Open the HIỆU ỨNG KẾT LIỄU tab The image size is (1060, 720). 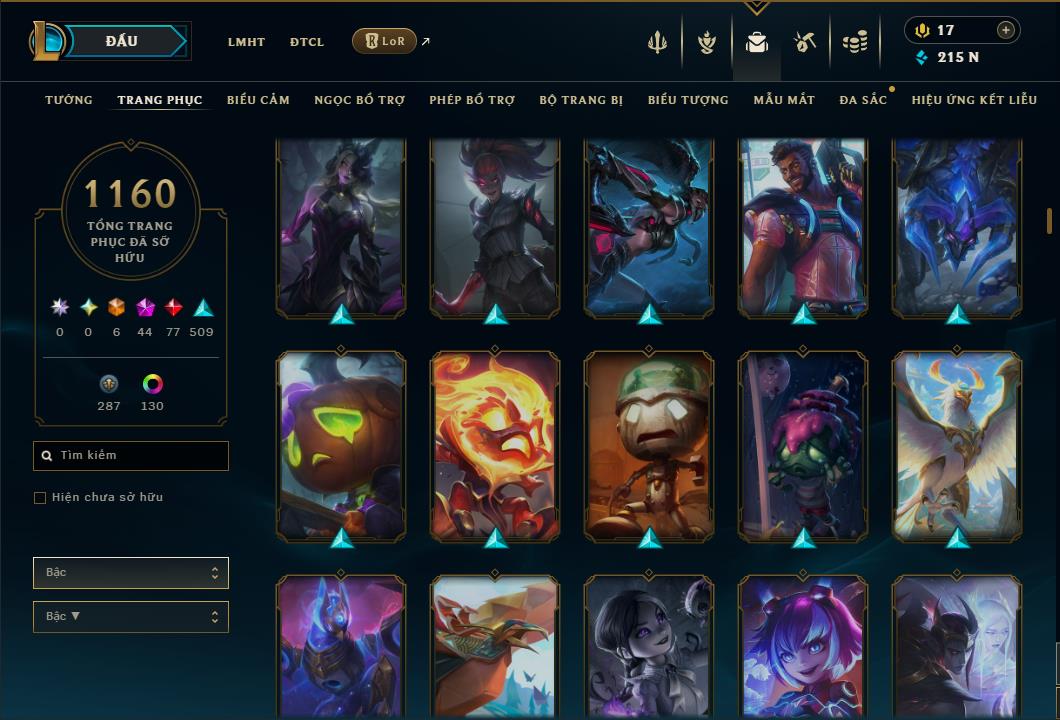pos(974,100)
